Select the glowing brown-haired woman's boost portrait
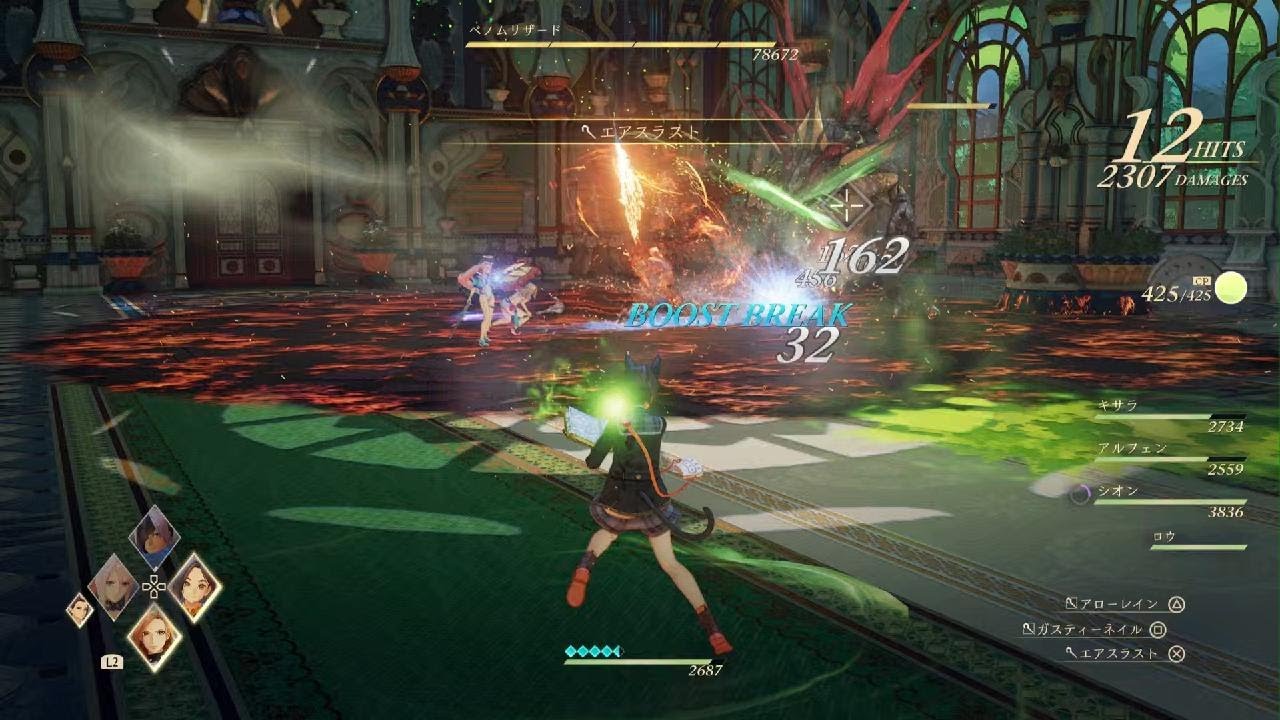 [x=194, y=586]
